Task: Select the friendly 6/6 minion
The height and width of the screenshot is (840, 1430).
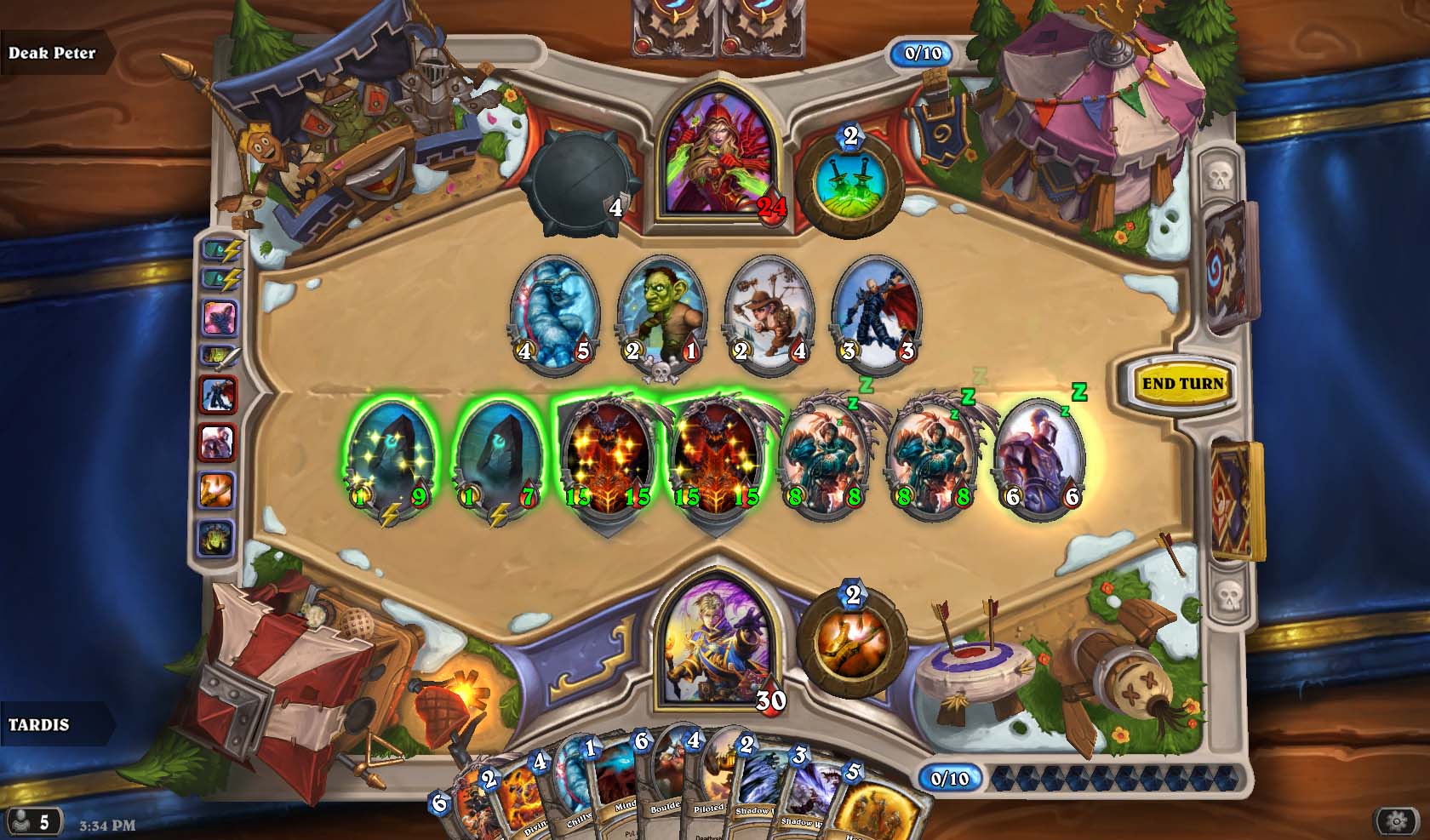Action: (1040, 458)
